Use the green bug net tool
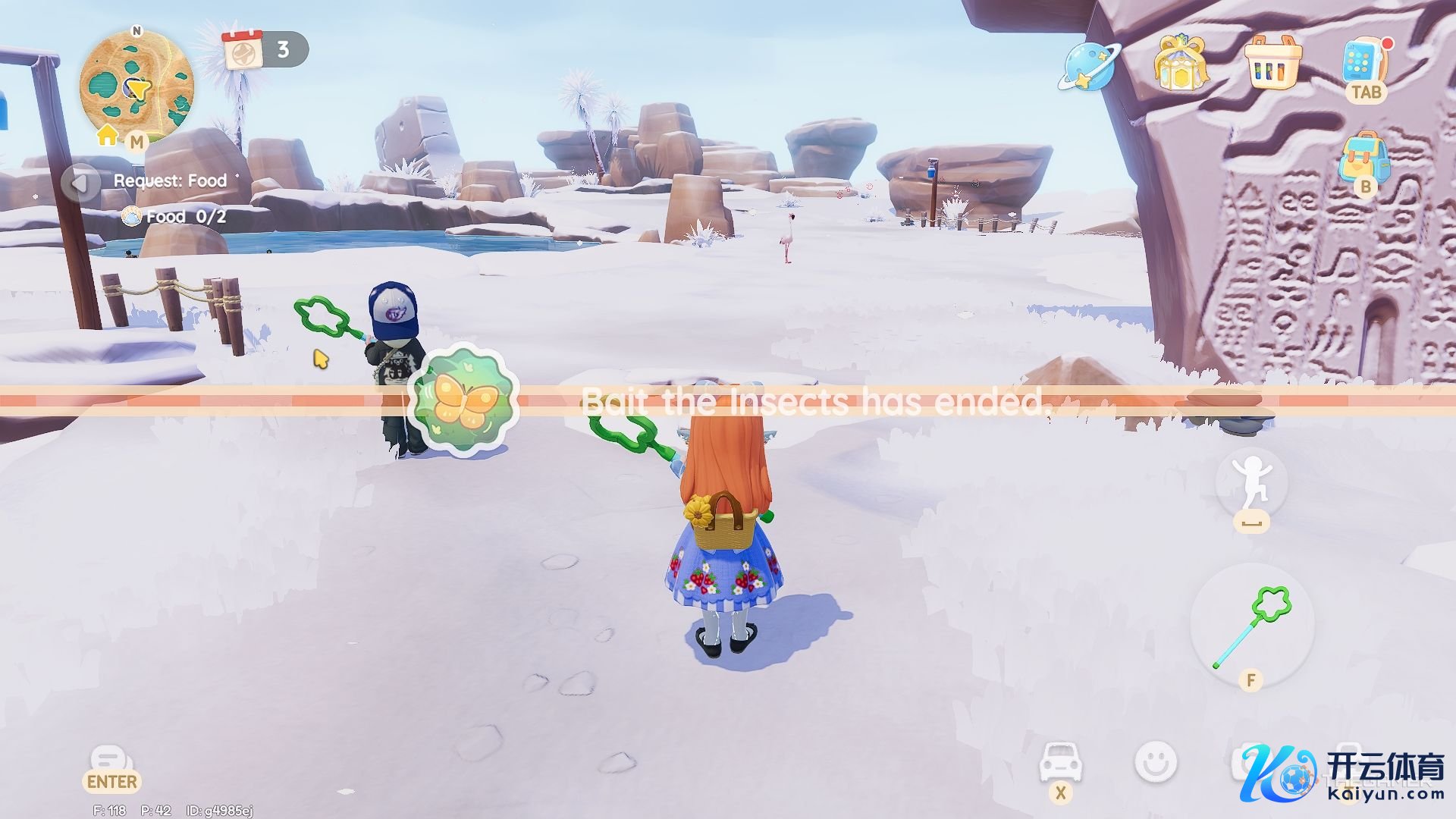Viewport: 1456px width, 819px height. coord(1252,625)
